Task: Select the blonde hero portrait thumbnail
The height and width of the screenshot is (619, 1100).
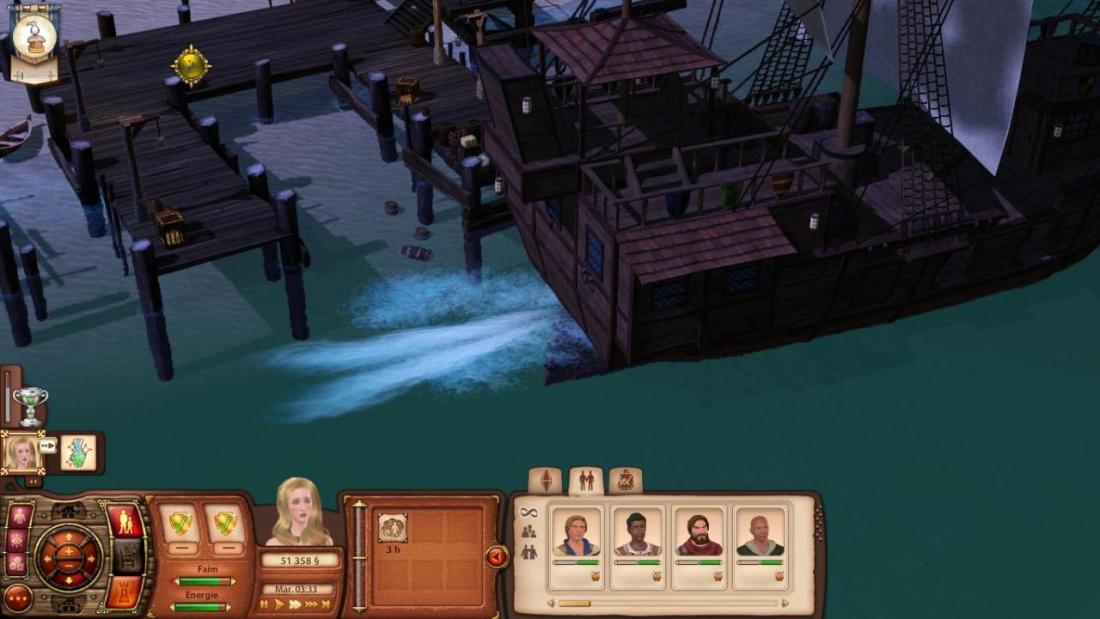Action: click(x=21, y=453)
